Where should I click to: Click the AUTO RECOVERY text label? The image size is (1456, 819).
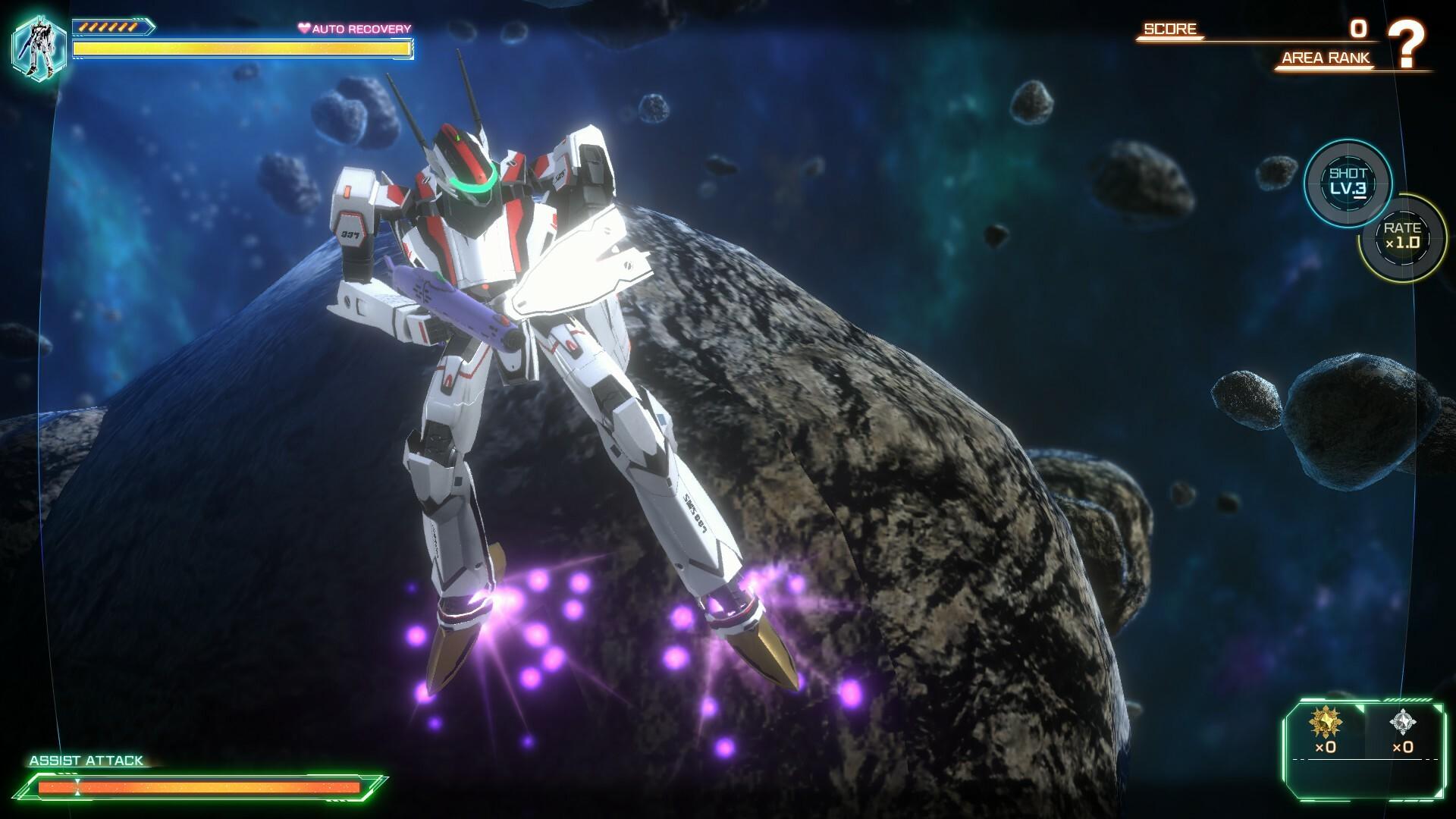tap(362, 28)
